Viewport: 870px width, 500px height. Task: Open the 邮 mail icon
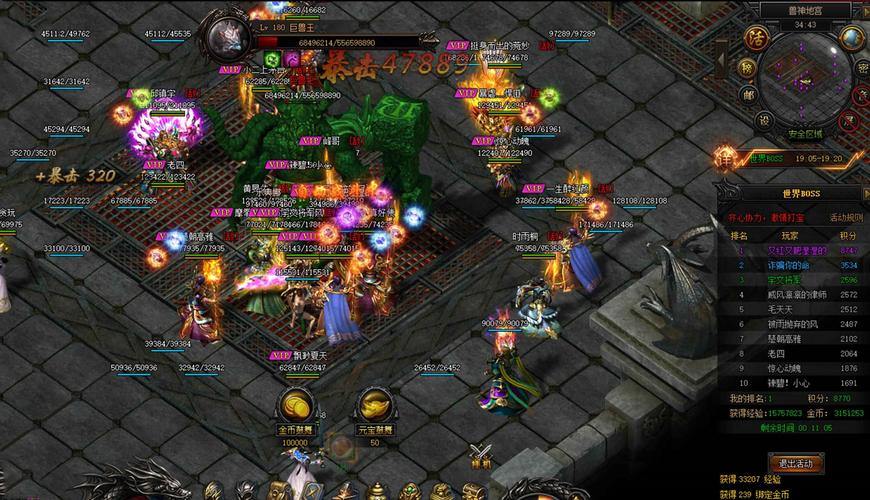click(750, 95)
